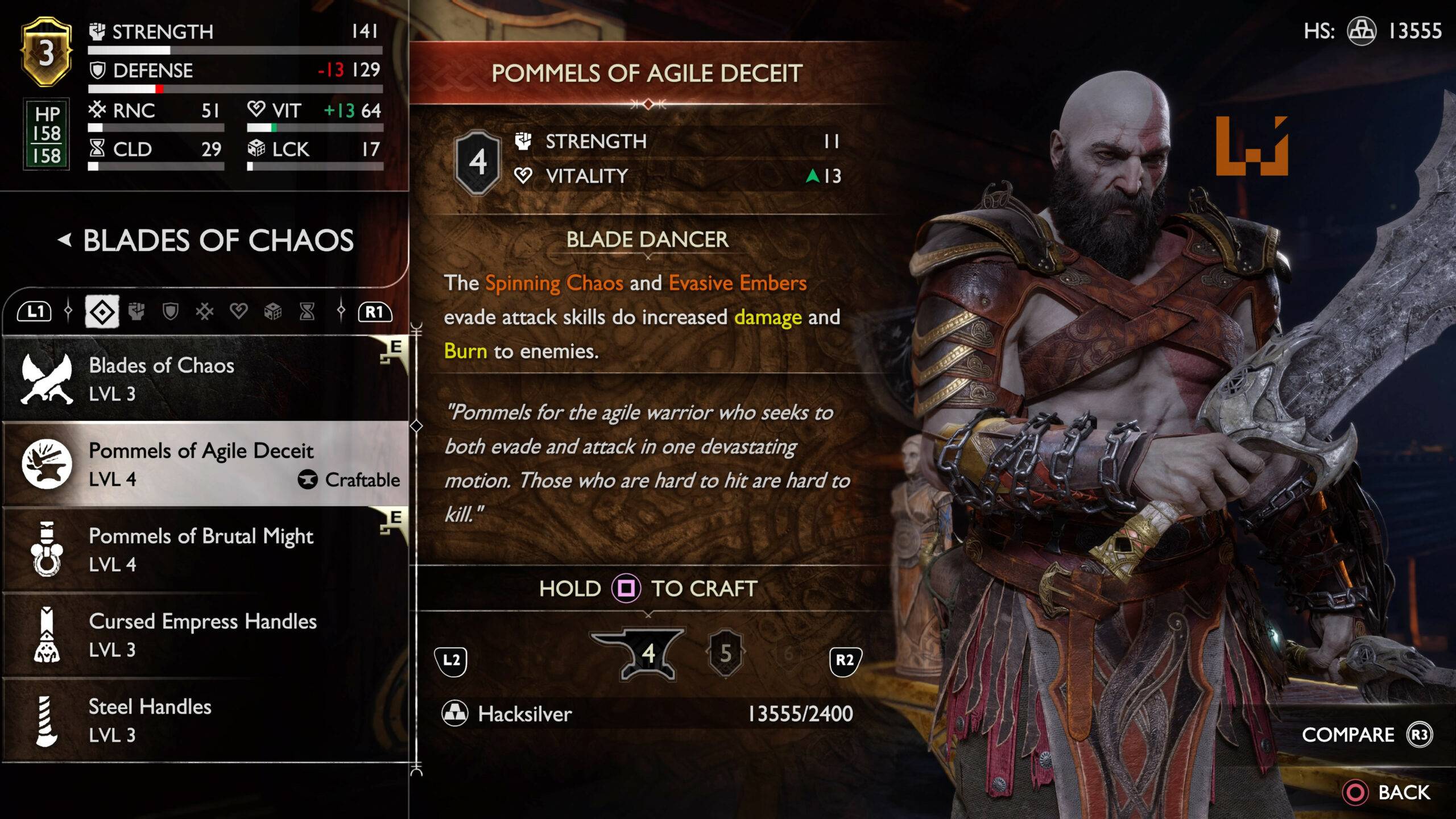Select the Strength sort filter icon

click(136, 311)
